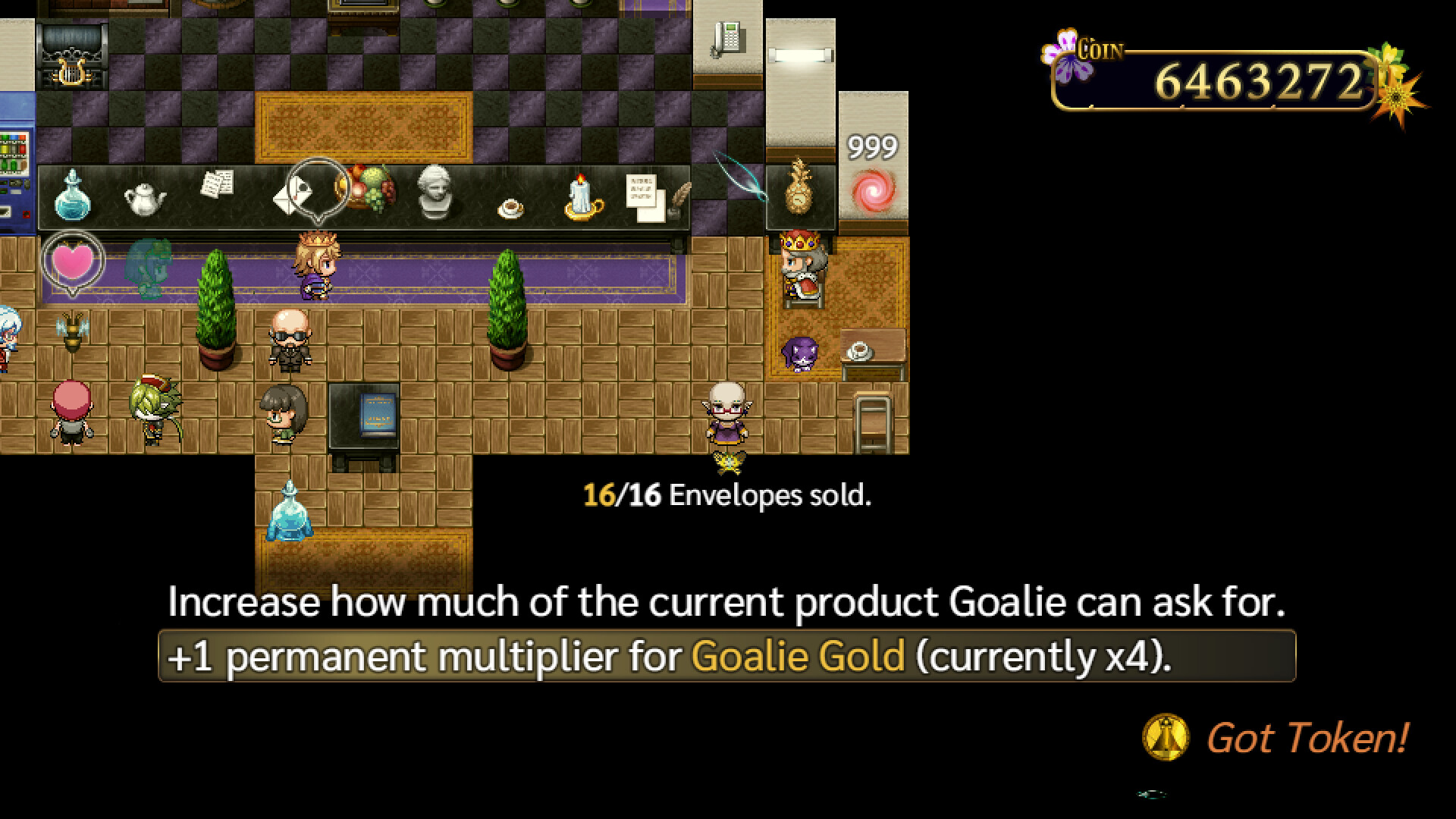1456x819 pixels.
Task: Select the Goalie Gold highlighted text
Action: [799, 657]
